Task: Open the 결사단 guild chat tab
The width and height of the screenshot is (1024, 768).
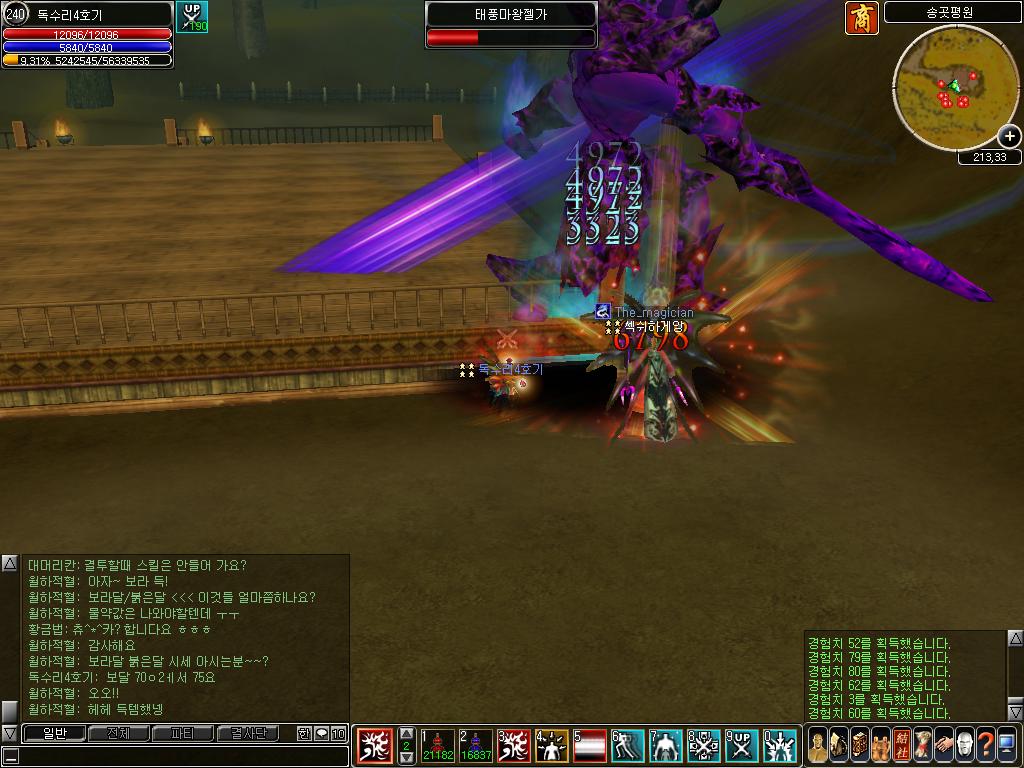Action: tap(248, 733)
